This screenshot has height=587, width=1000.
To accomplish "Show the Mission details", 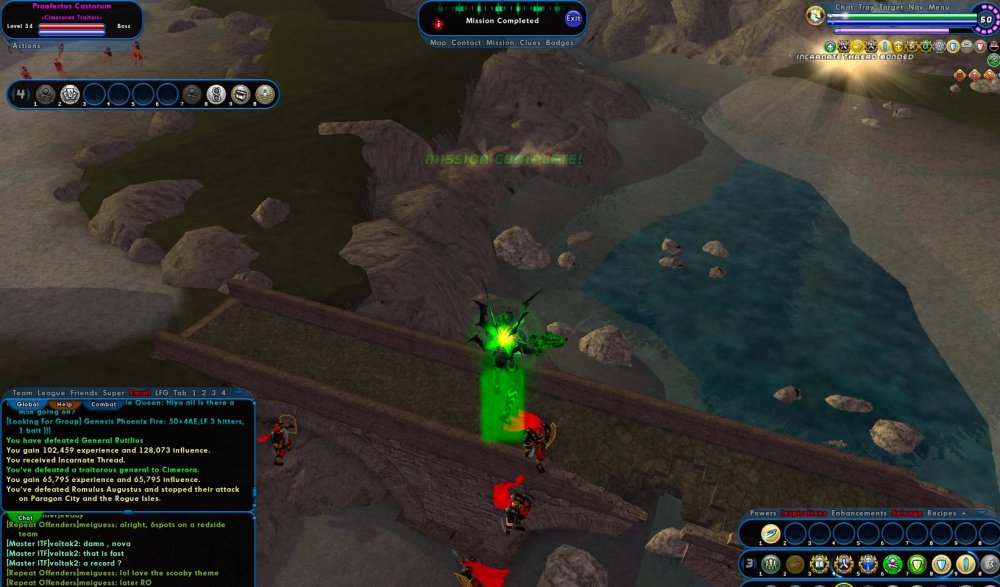I will click(x=500, y=43).
